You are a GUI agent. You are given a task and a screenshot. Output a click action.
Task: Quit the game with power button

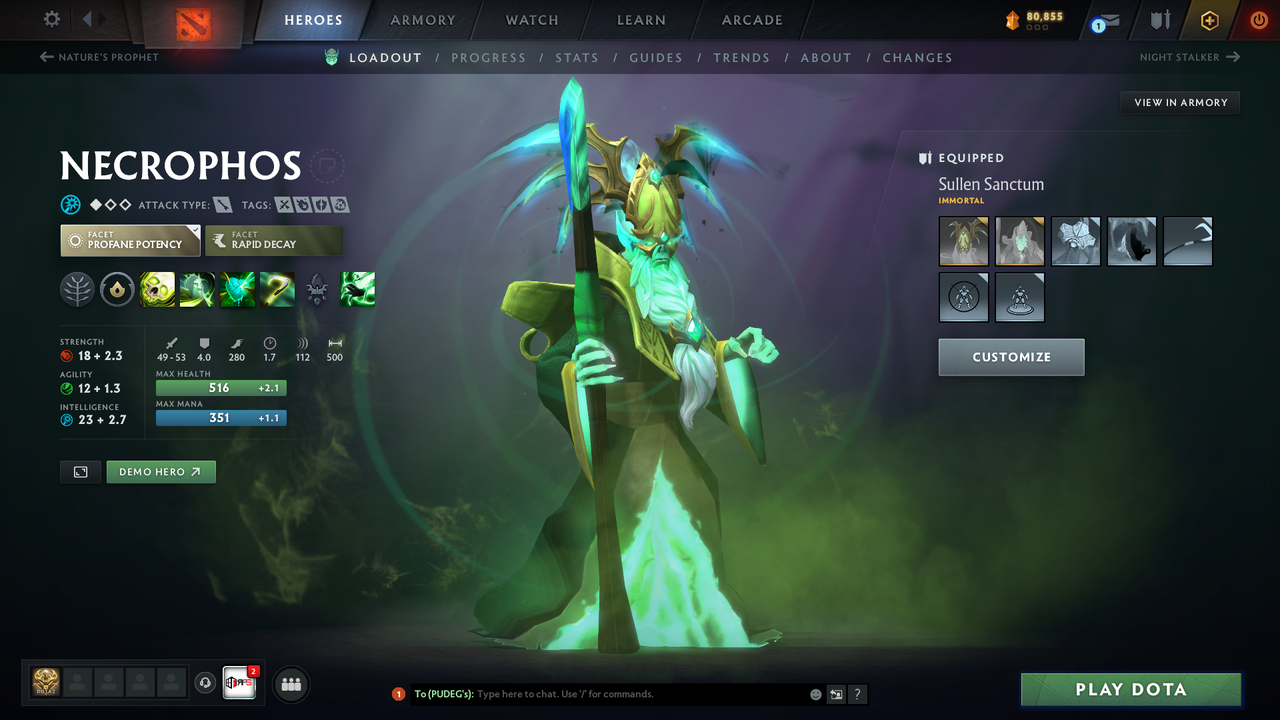click(1259, 20)
